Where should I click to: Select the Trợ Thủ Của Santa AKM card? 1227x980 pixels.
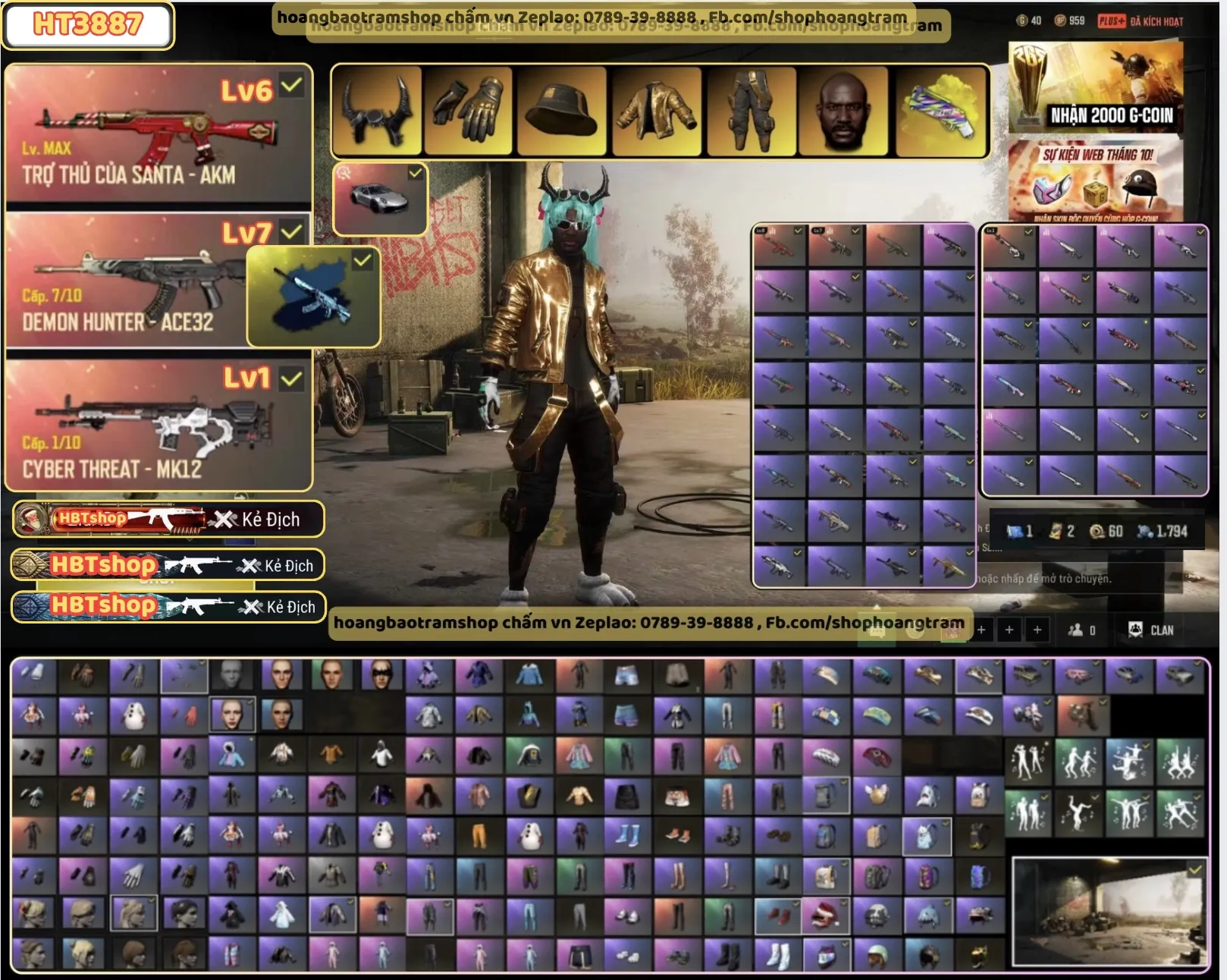(x=158, y=137)
